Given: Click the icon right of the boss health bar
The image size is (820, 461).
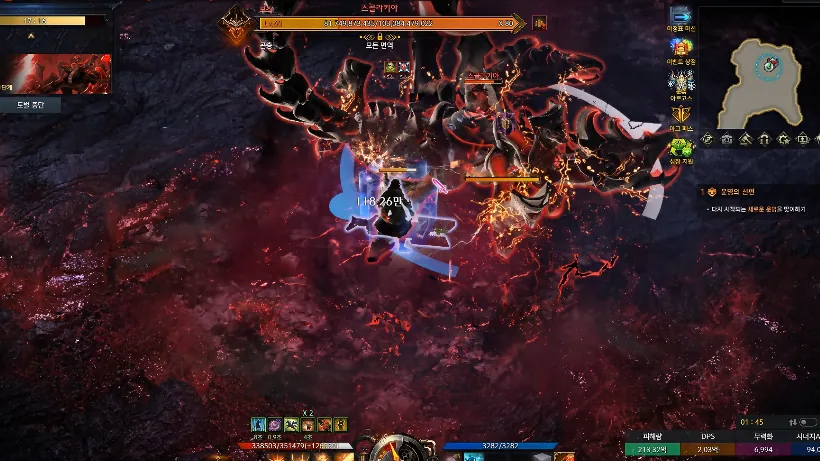Looking at the screenshot, I should (540, 22).
